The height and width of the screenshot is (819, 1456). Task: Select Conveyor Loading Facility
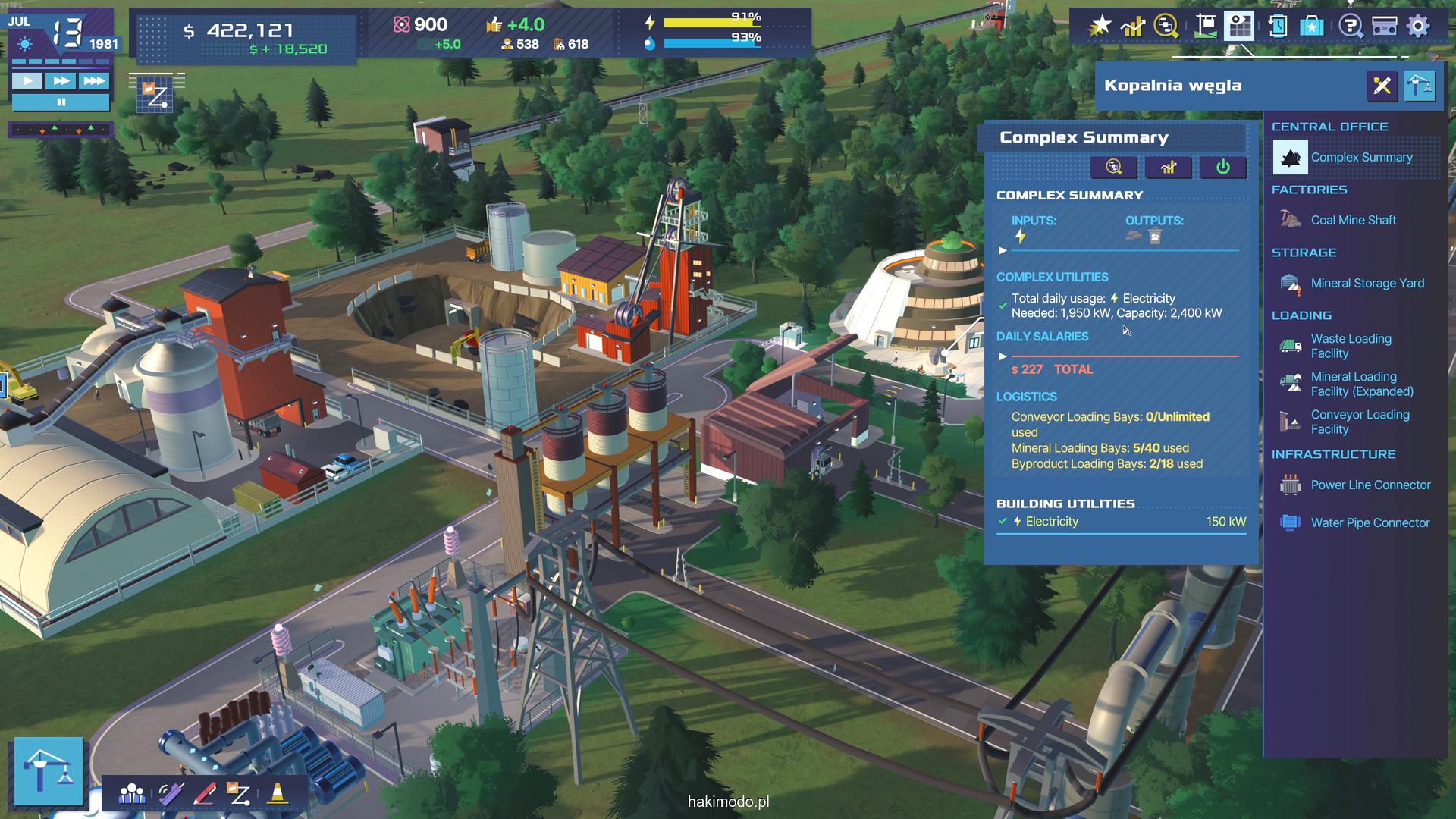point(1360,422)
